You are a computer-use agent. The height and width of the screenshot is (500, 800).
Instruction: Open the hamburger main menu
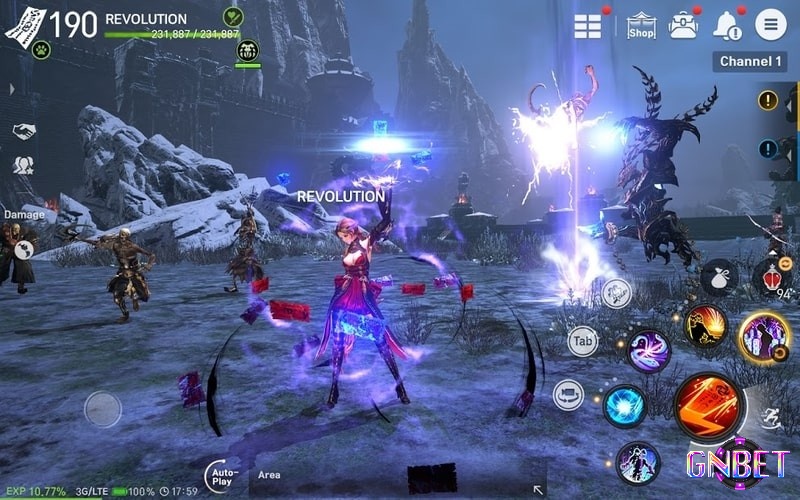770,25
